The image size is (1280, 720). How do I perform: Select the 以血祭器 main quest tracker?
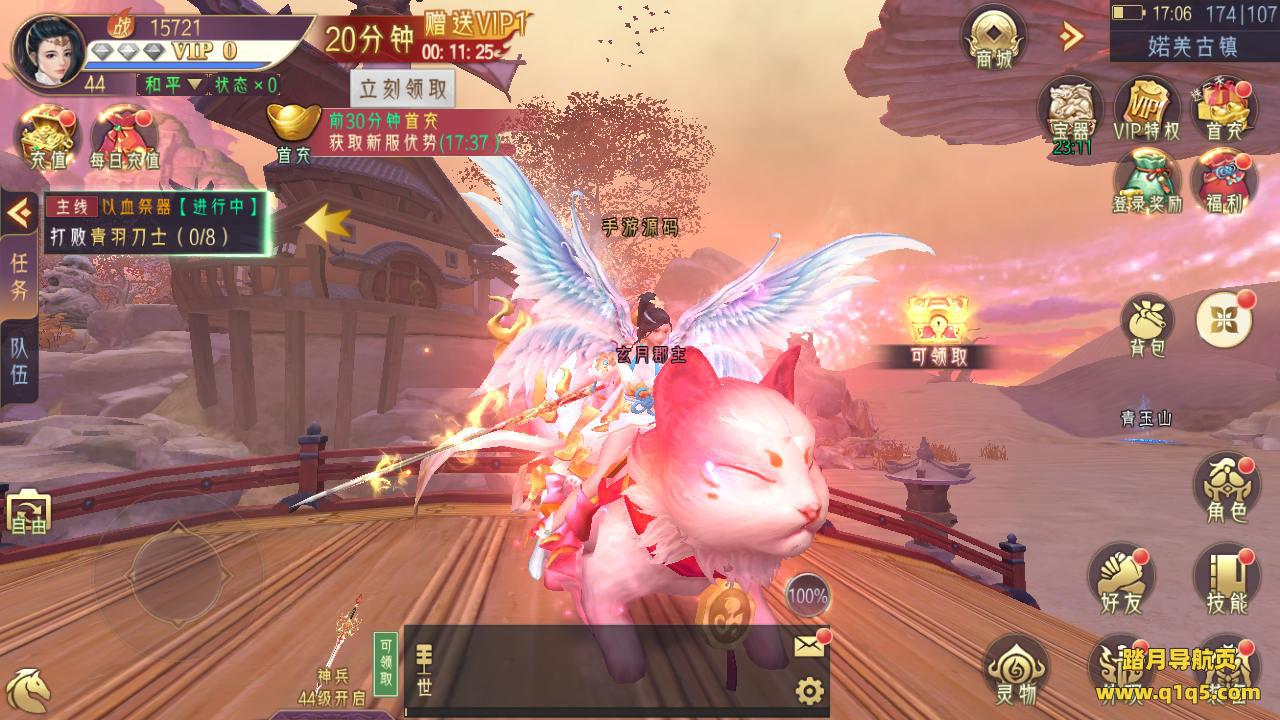click(x=156, y=222)
